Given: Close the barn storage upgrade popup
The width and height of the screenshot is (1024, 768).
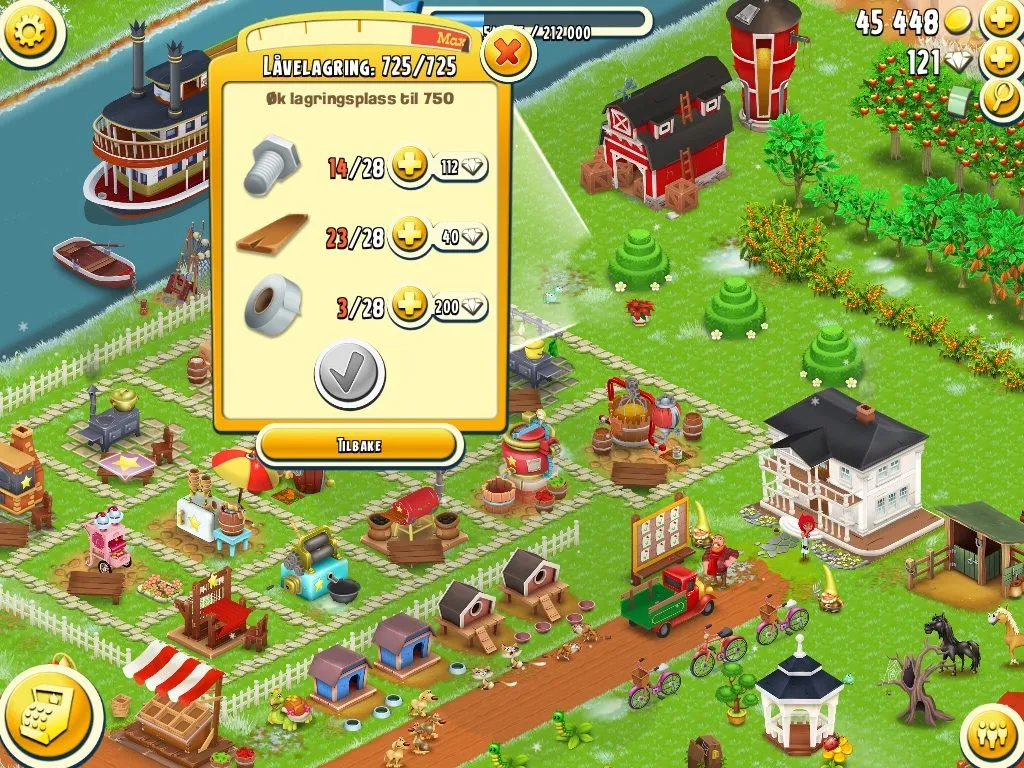Looking at the screenshot, I should (x=508, y=54).
